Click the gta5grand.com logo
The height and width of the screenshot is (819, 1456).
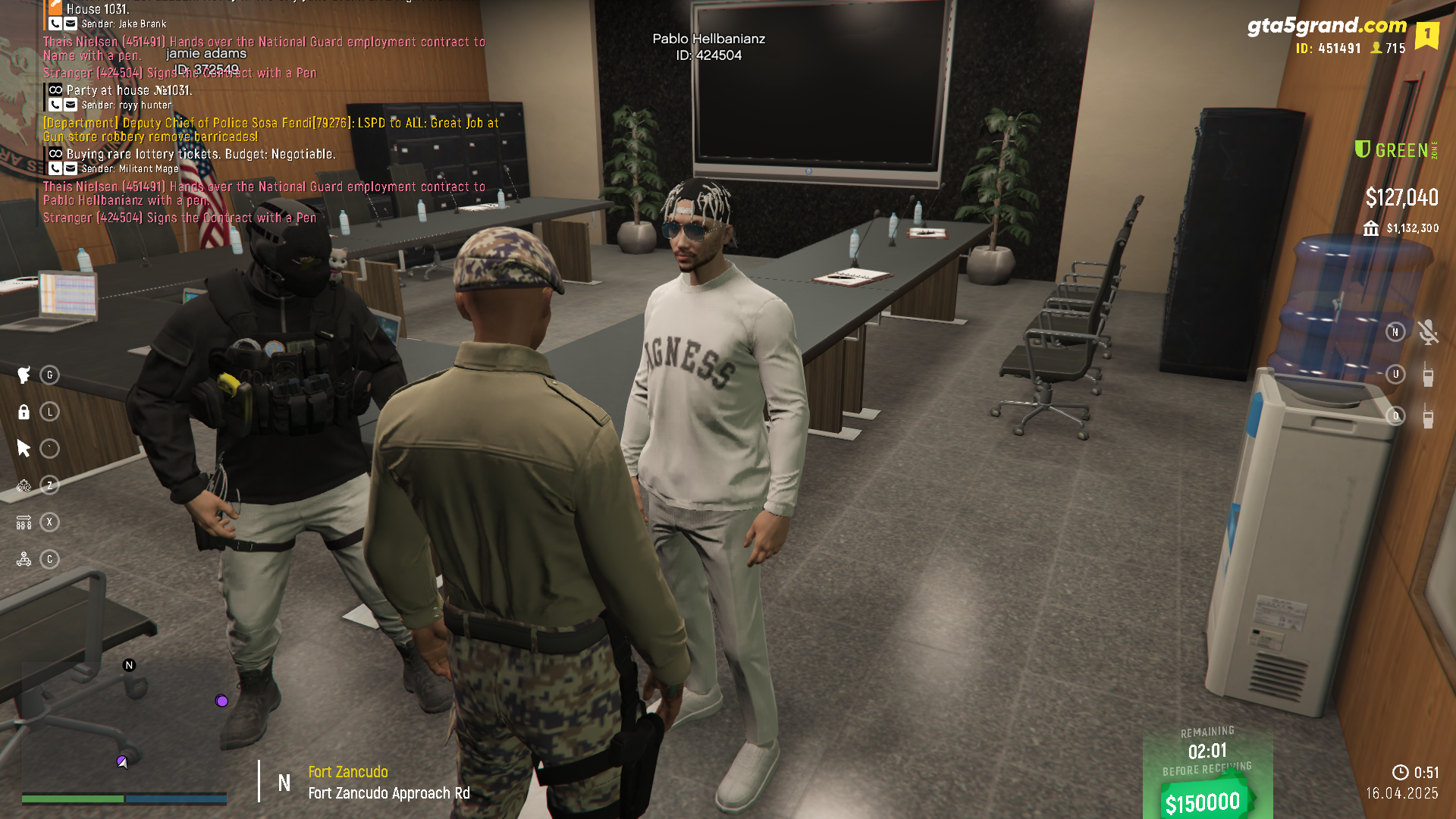[1326, 27]
